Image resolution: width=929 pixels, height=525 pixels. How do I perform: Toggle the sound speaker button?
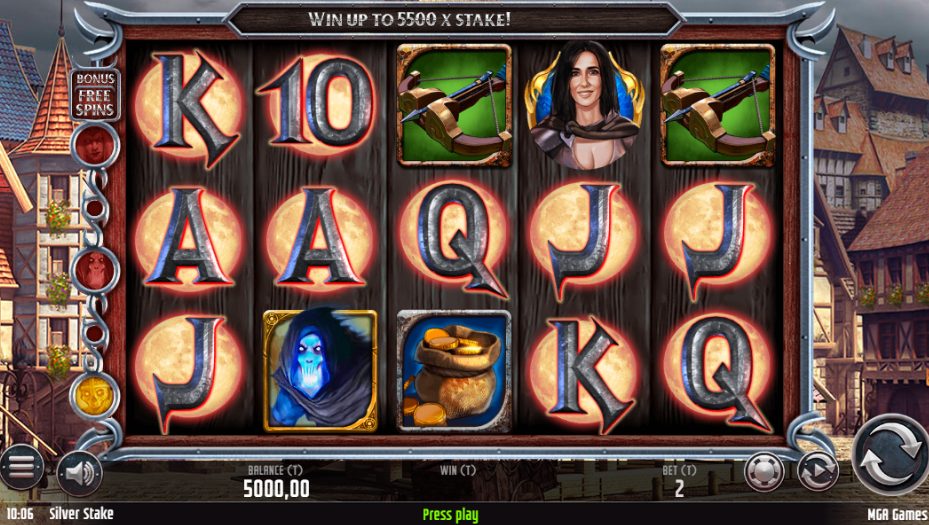coord(78,471)
